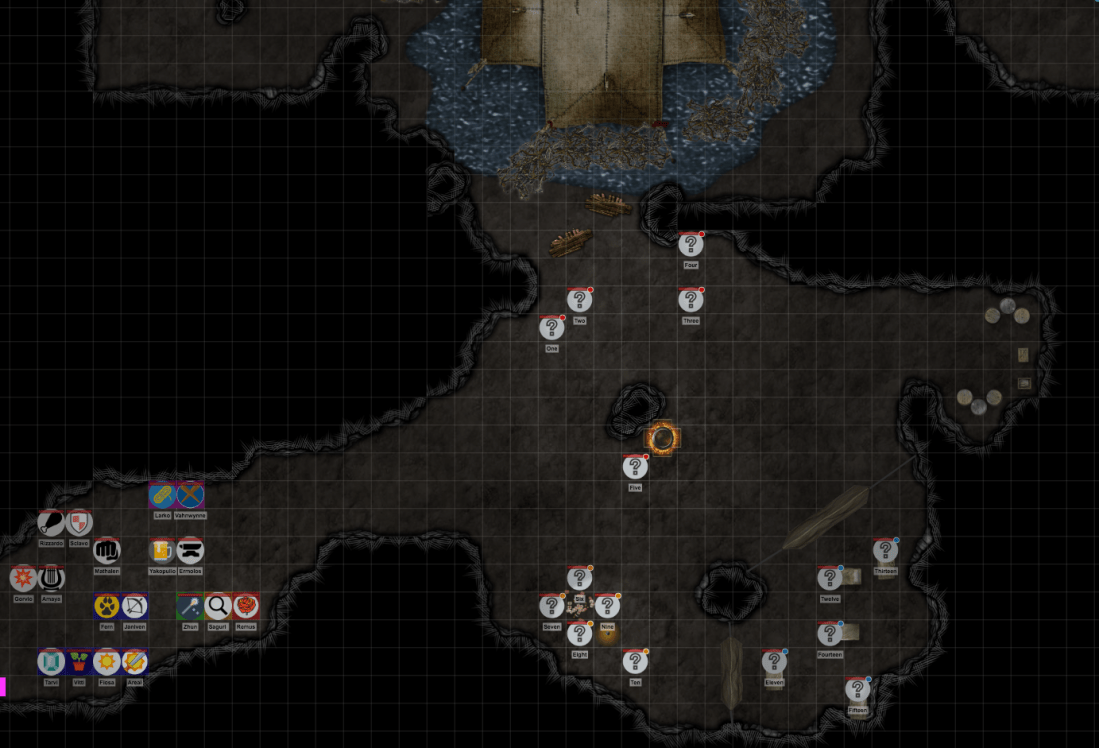
Task: Select the unknown token labeled Ten
Action: point(635,661)
